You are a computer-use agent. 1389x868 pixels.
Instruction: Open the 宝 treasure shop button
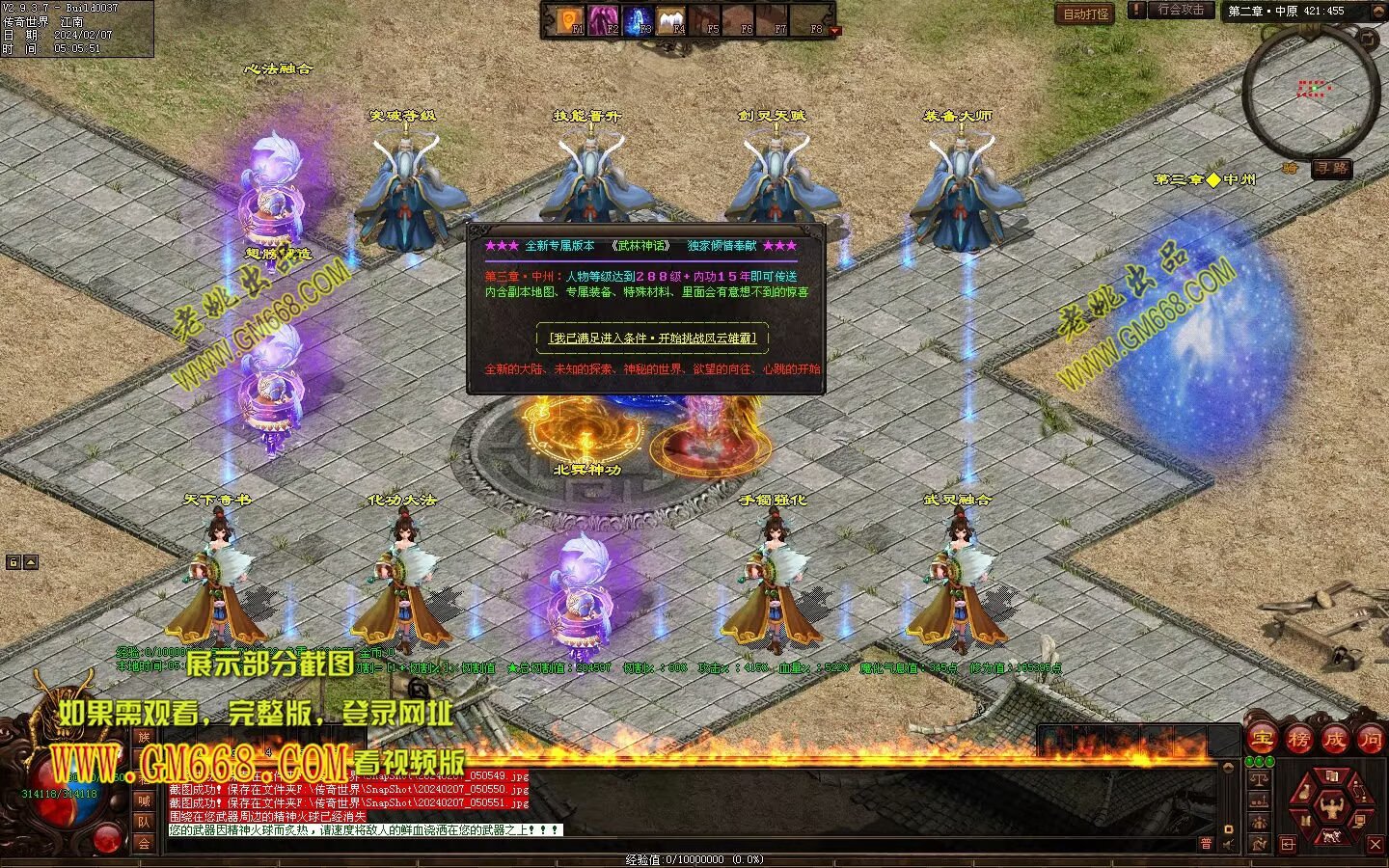pos(1261,740)
